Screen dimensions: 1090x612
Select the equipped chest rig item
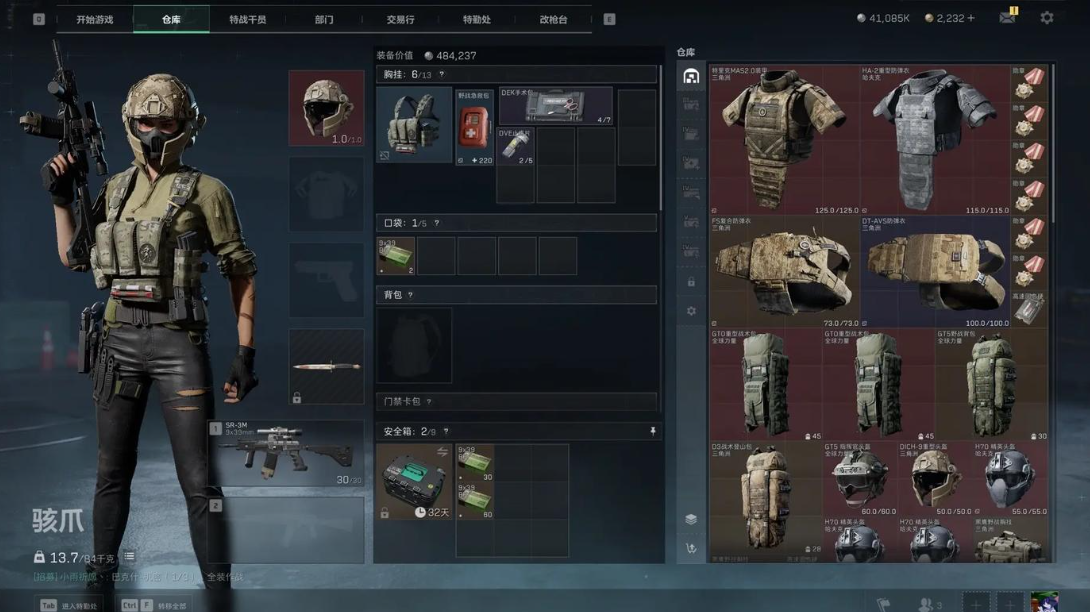[414, 124]
